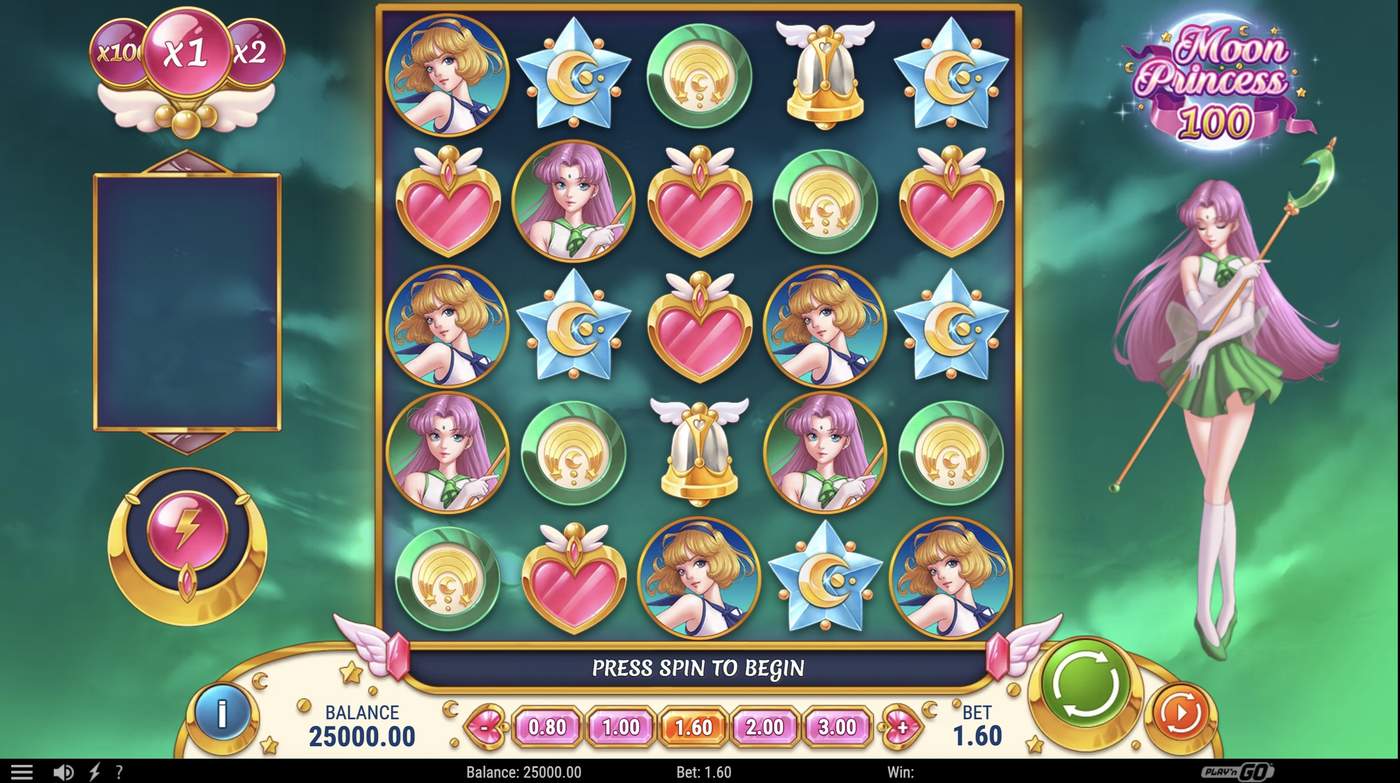Click the highlighted 1.60 bet chip
The width and height of the screenshot is (1400, 783).
[691, 727]
